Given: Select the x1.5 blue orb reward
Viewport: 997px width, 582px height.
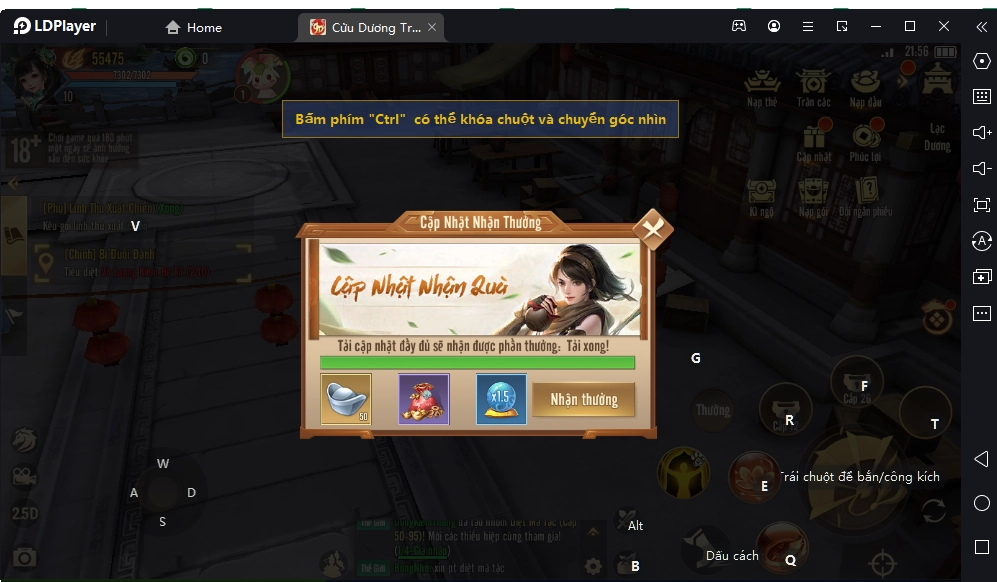Looking at the screenshot, I should (501, 399).
